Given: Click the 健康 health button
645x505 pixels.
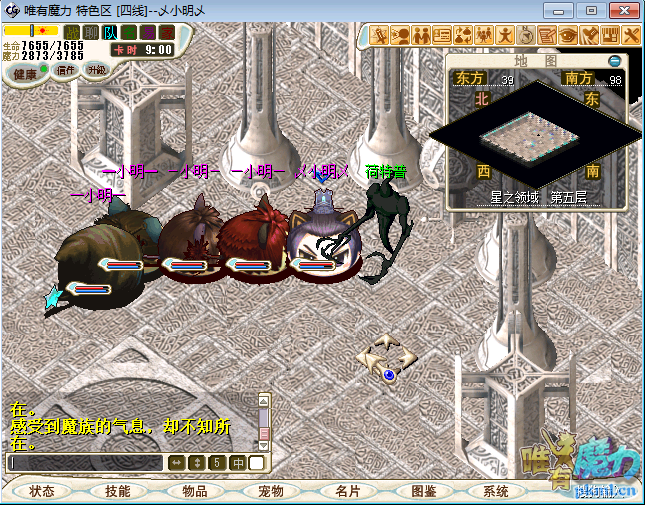Looking at the screenshot, I should tap(25, 74).
